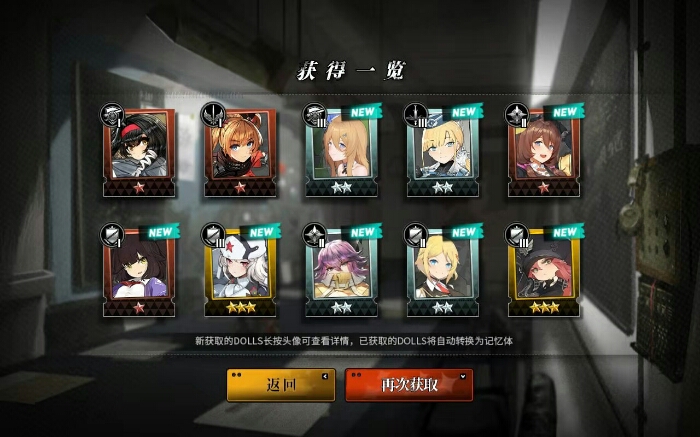Select the long light-brown-haired two-star doll
Image resolution: width=700 pixels, height=437 pixels.
342,152
